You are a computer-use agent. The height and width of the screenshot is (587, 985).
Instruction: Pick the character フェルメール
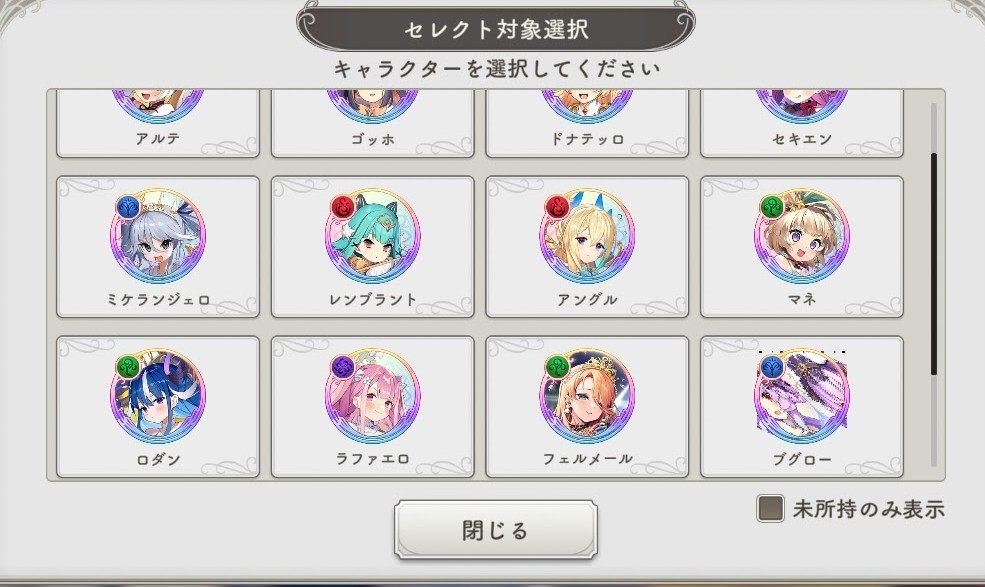587,405
